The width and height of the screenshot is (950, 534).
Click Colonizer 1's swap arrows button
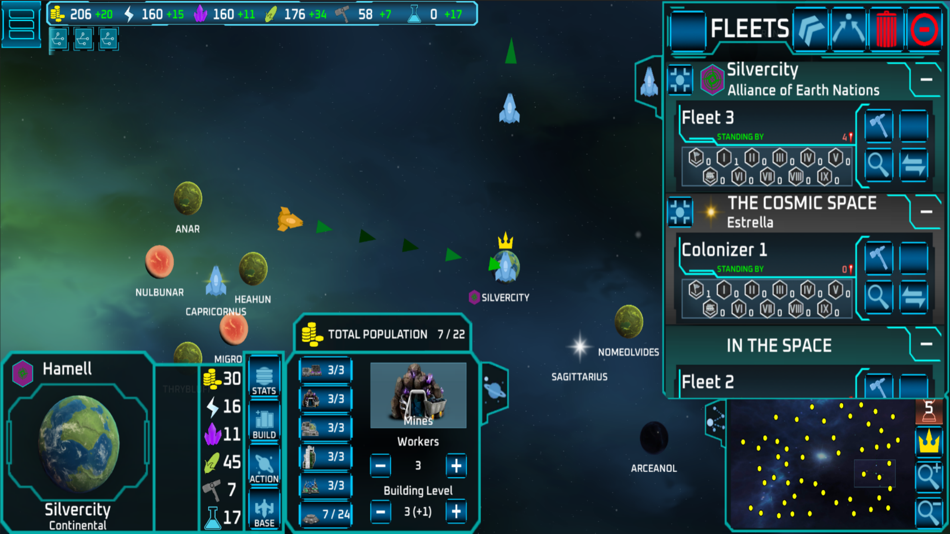914,297
